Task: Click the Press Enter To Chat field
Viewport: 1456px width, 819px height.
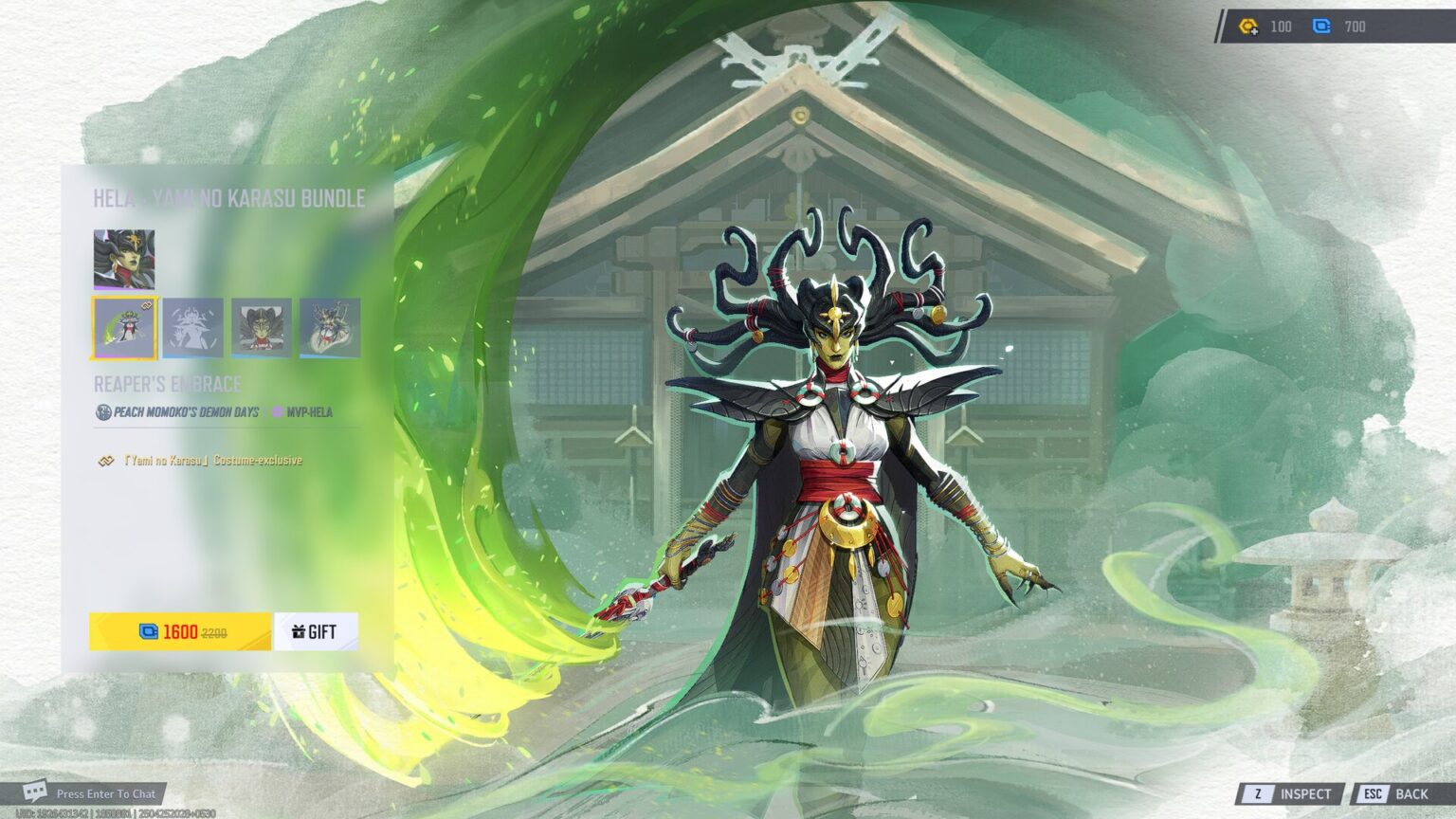Action: (x=107, y=793)
